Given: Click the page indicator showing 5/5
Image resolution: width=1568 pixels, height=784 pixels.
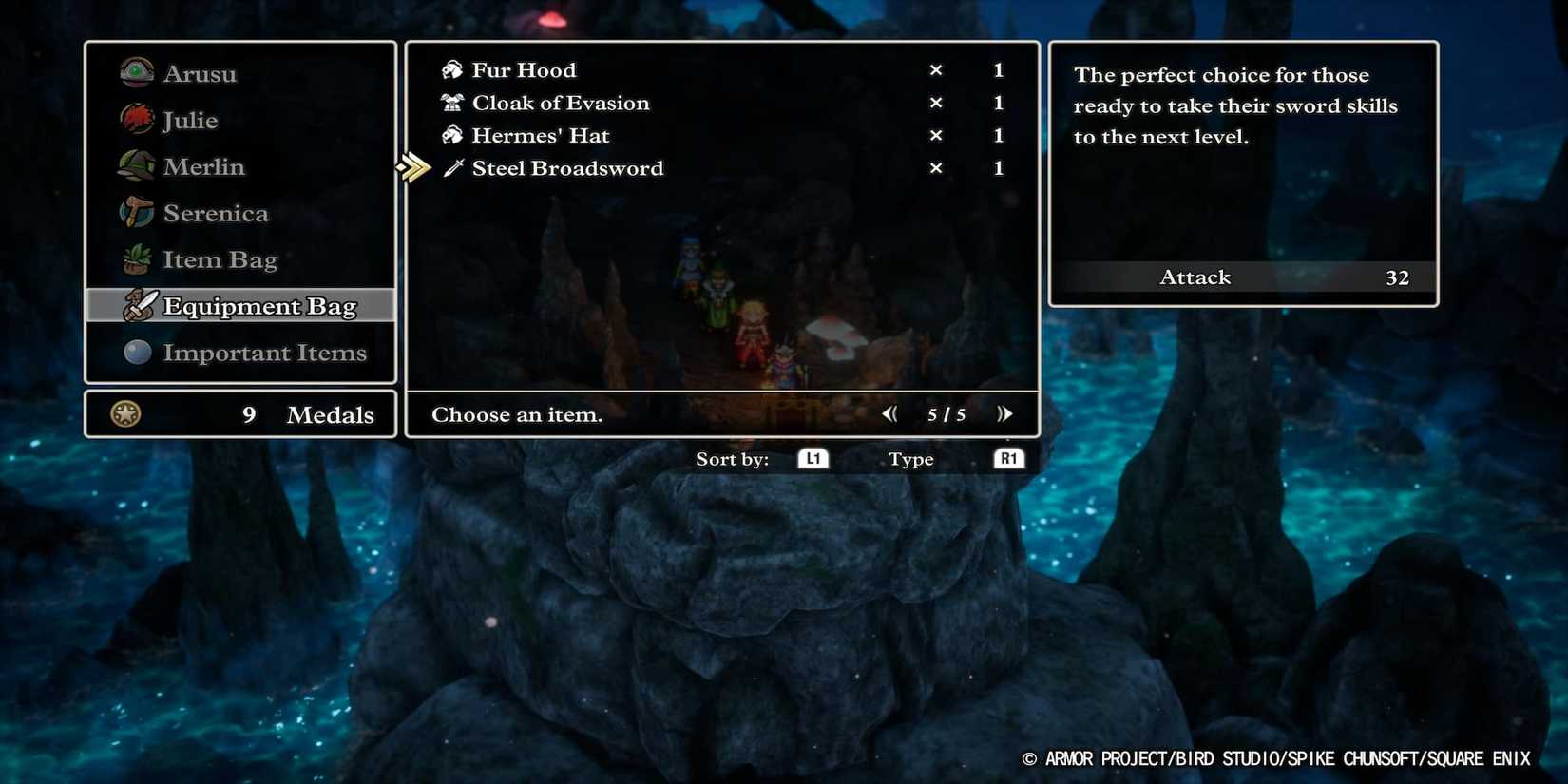Looking at the screenshot, I should pyautogui.click(x=946, y=413).
